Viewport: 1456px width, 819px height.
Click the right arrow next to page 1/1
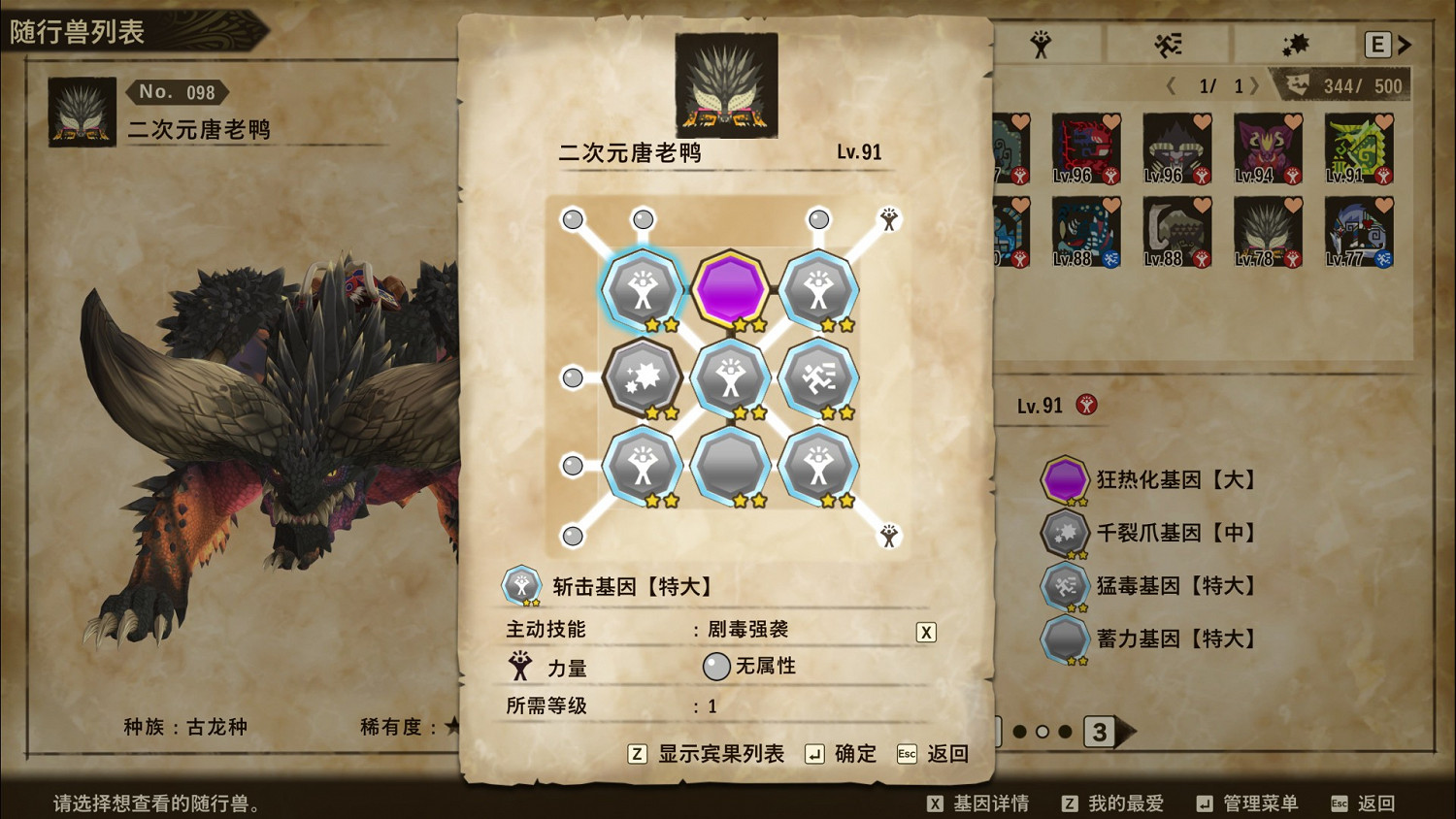(1255, 85)
